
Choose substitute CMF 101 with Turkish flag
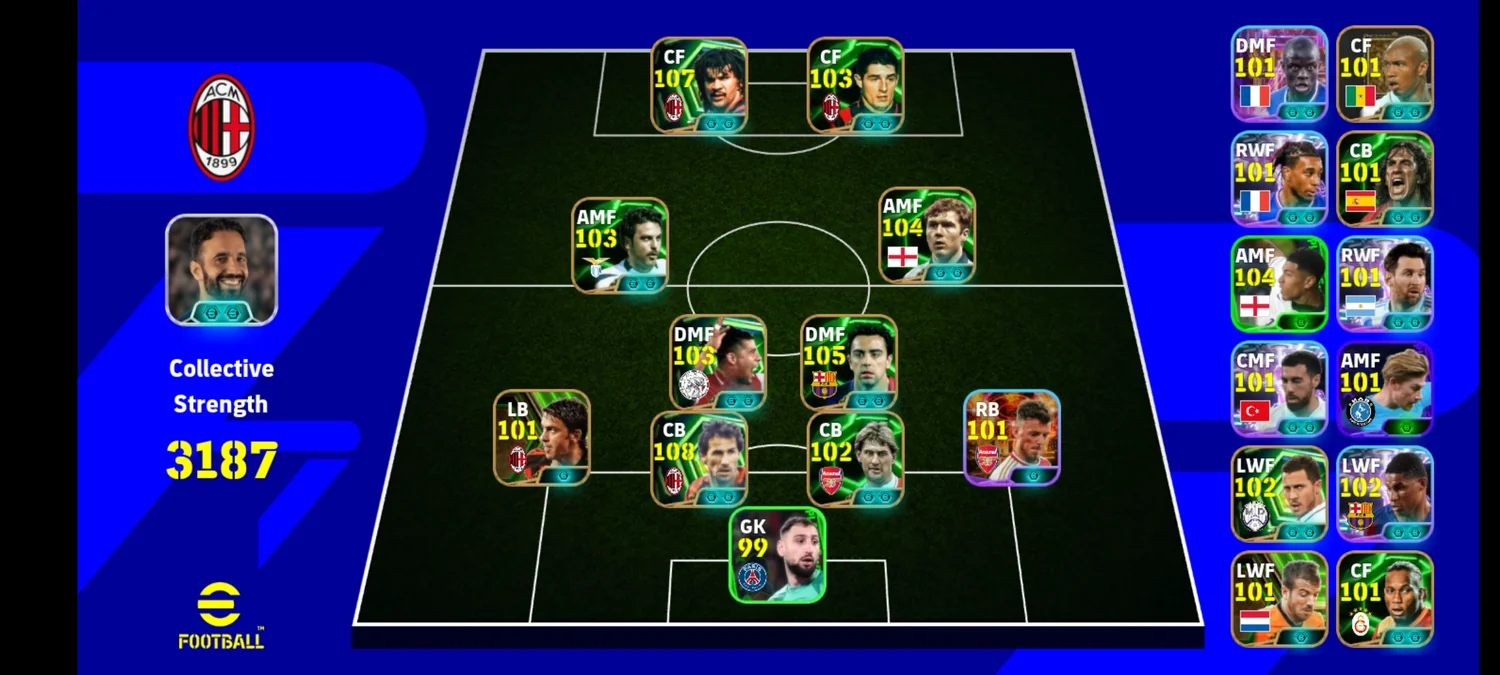[1279, 389]
